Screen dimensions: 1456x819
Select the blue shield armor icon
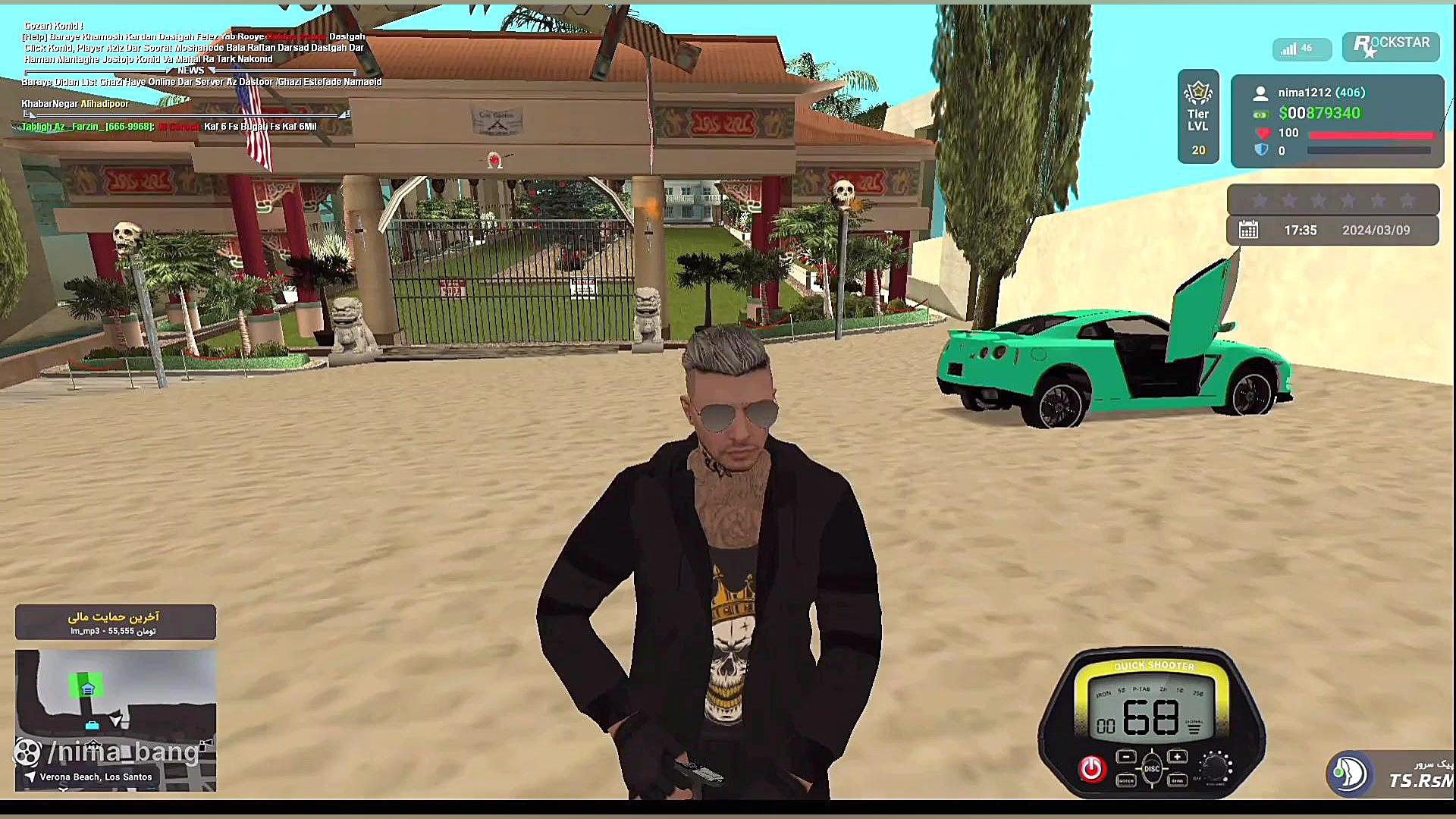coord(1261,150)
